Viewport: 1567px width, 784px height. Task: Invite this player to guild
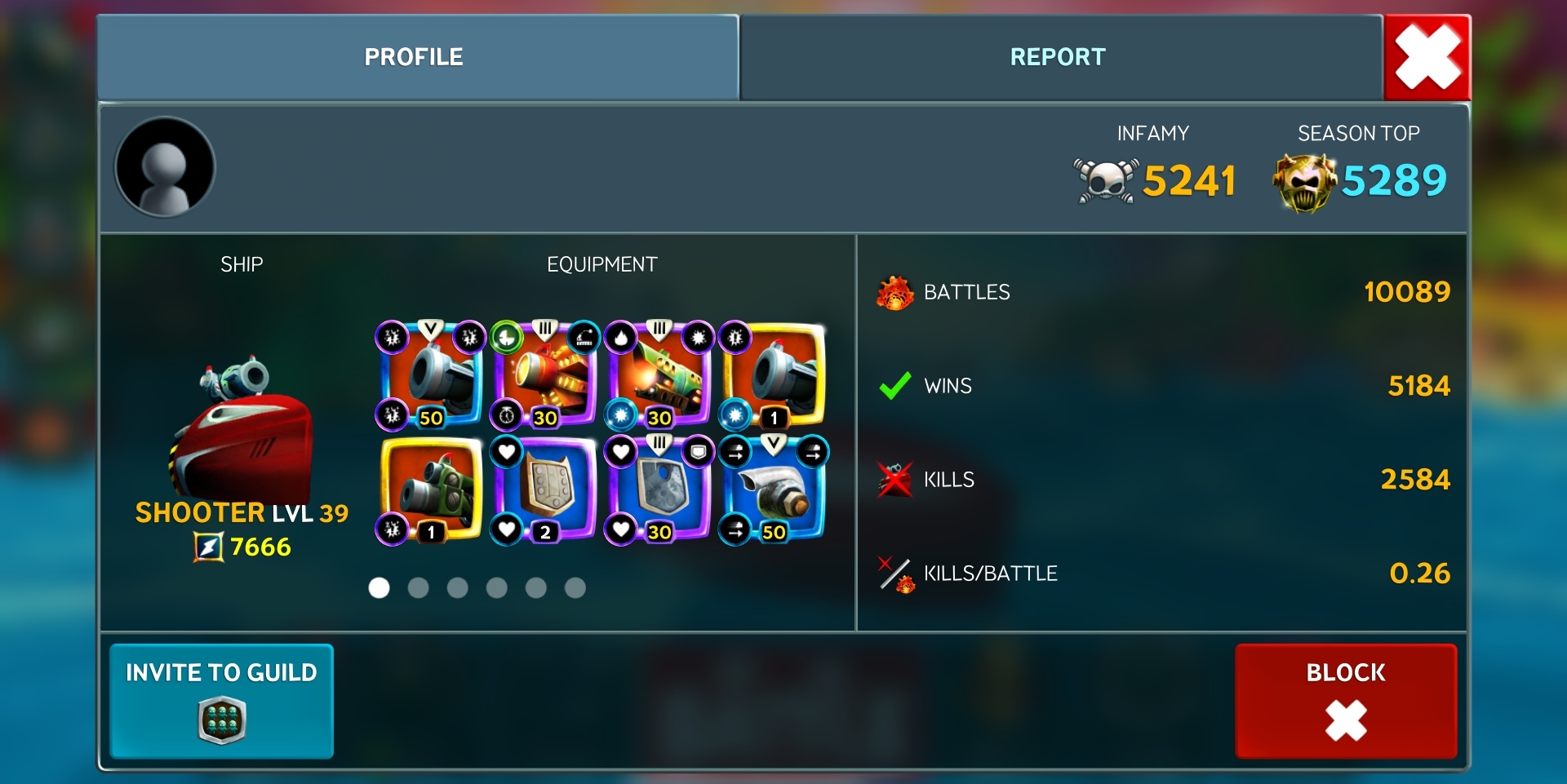coord(221,700)
